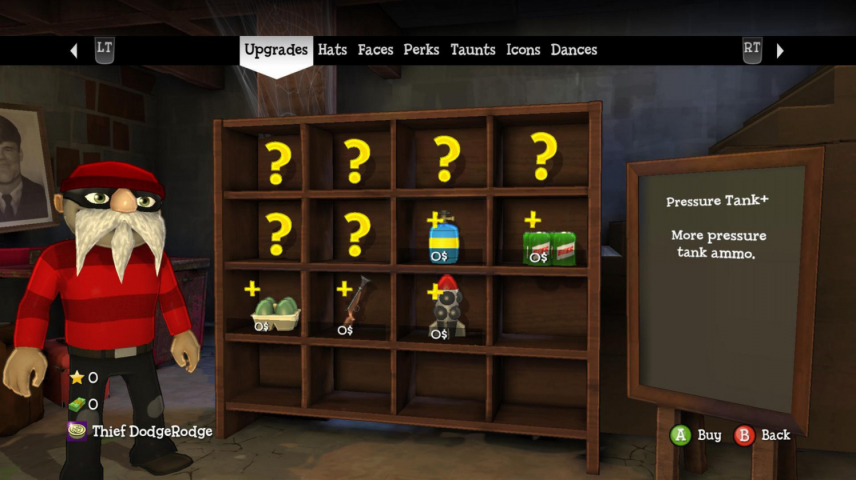Screen dimensions: 856x480
Task: Click the left arrow beside the tabs
Action: coord(74,50)
